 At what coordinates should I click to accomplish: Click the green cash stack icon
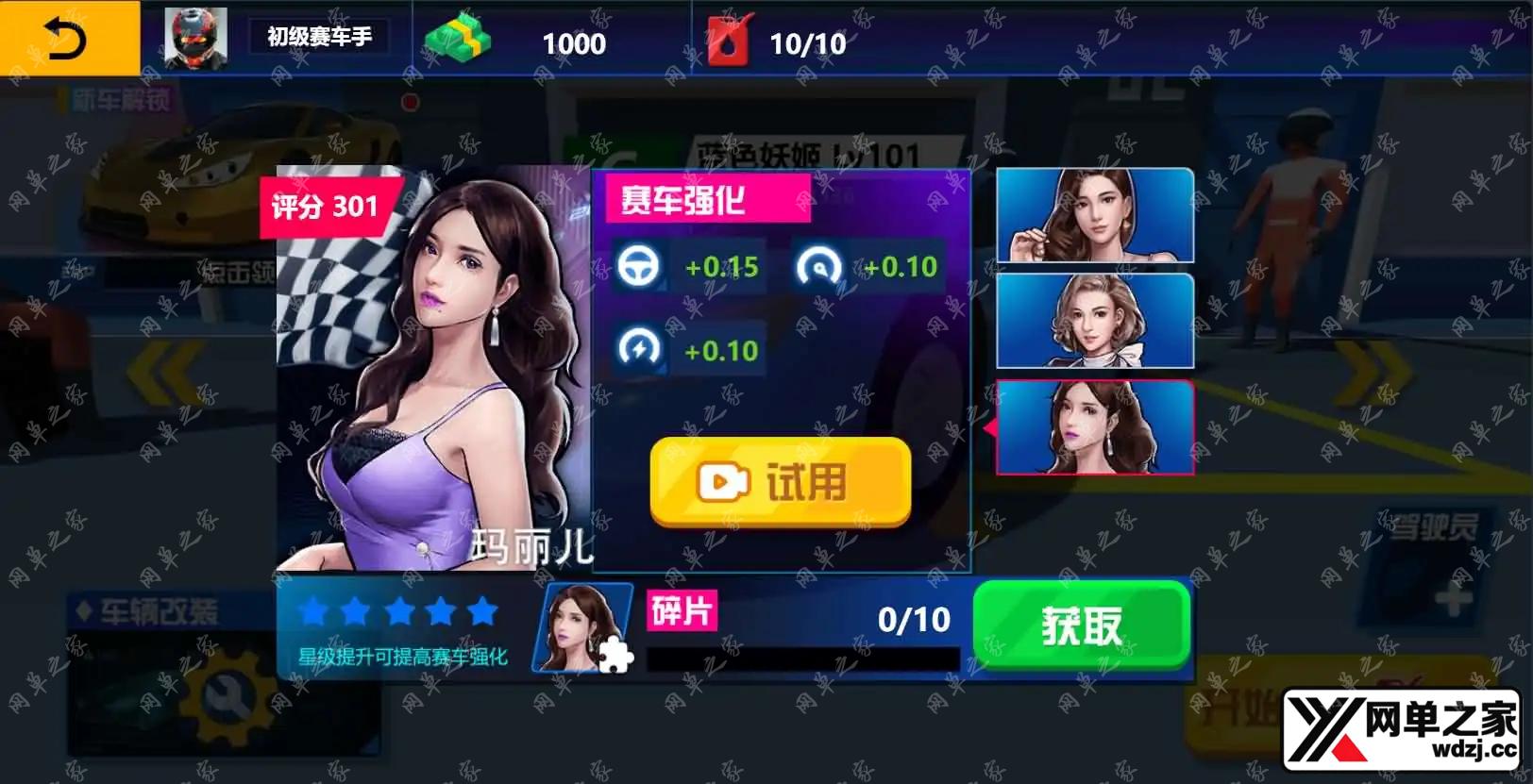pos(458,39)
